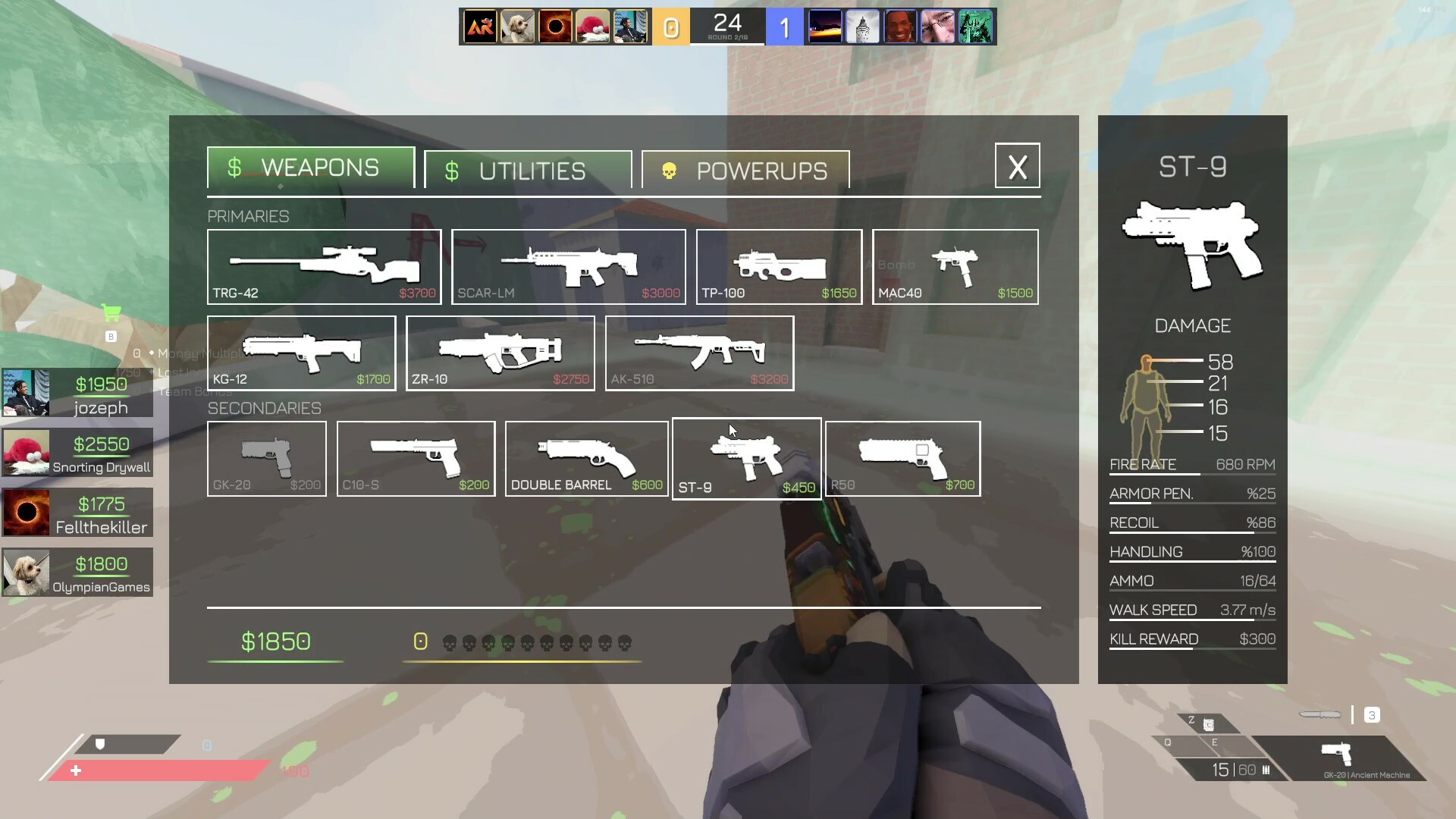Switch to the UTILITIES tab
The height and width of the screenshot is (819, 1456).
pyautogui.click(x=528, y=169)
